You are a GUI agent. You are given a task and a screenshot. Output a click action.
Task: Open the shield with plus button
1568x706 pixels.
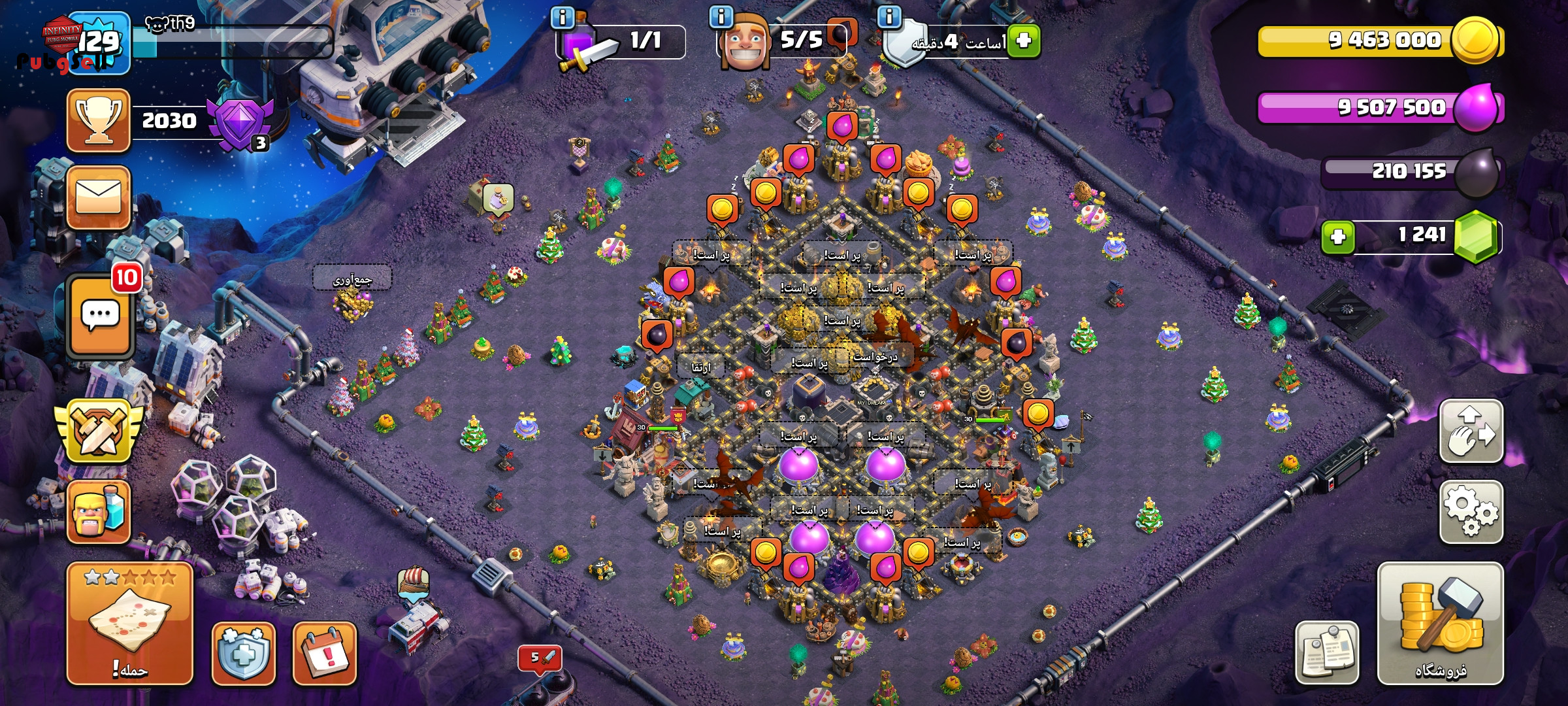[243, 652]
